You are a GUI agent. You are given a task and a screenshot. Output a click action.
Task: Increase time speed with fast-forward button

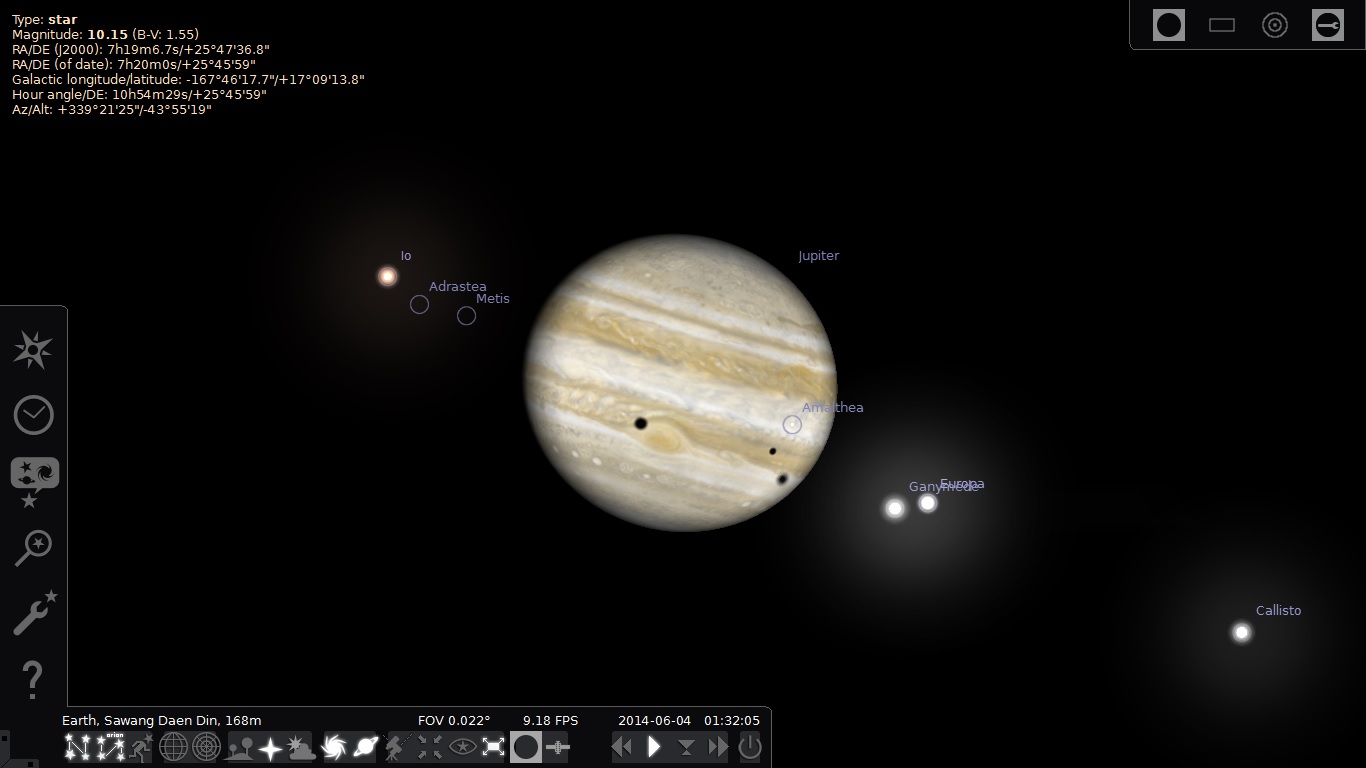(x=718, y=747)
